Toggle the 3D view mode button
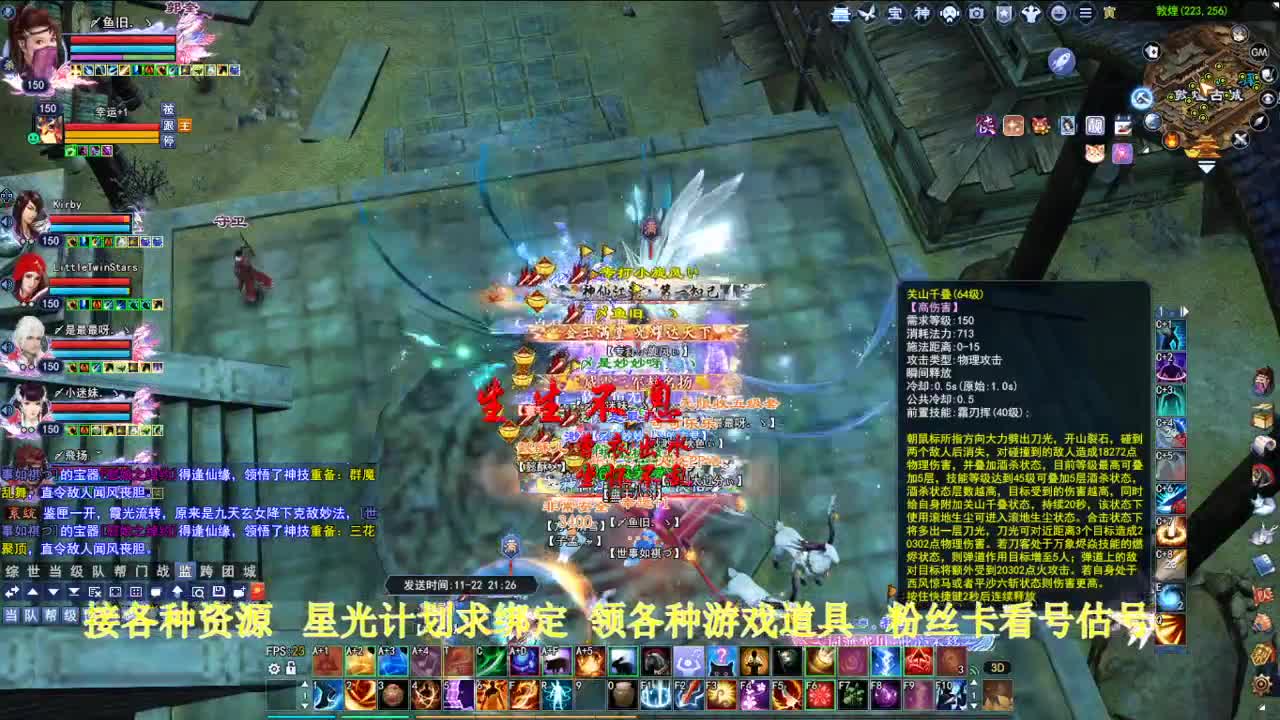The width and height of the screenshot is (1280, 720). tap(997, 668)
